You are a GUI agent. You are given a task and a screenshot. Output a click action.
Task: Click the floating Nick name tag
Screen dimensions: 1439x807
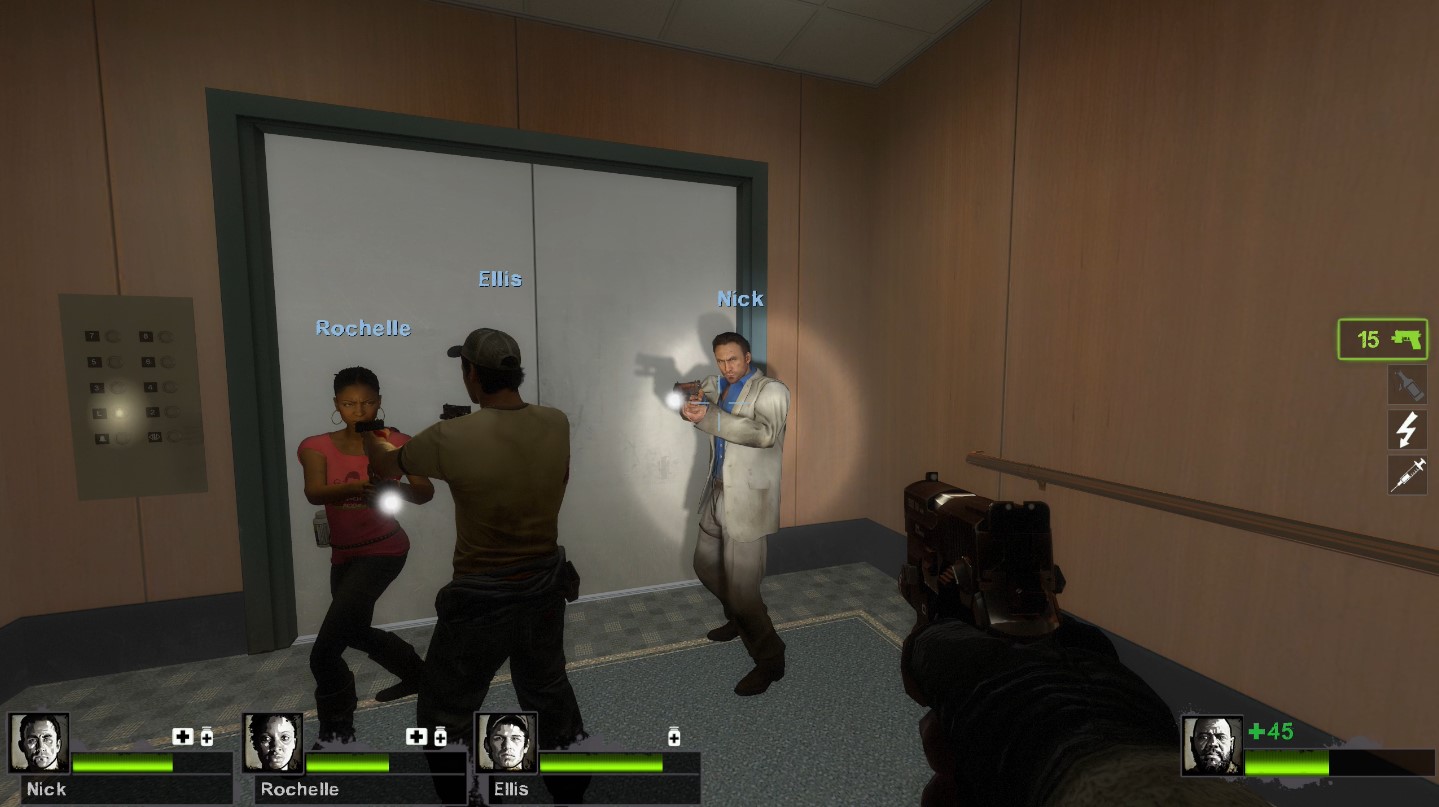739,298
